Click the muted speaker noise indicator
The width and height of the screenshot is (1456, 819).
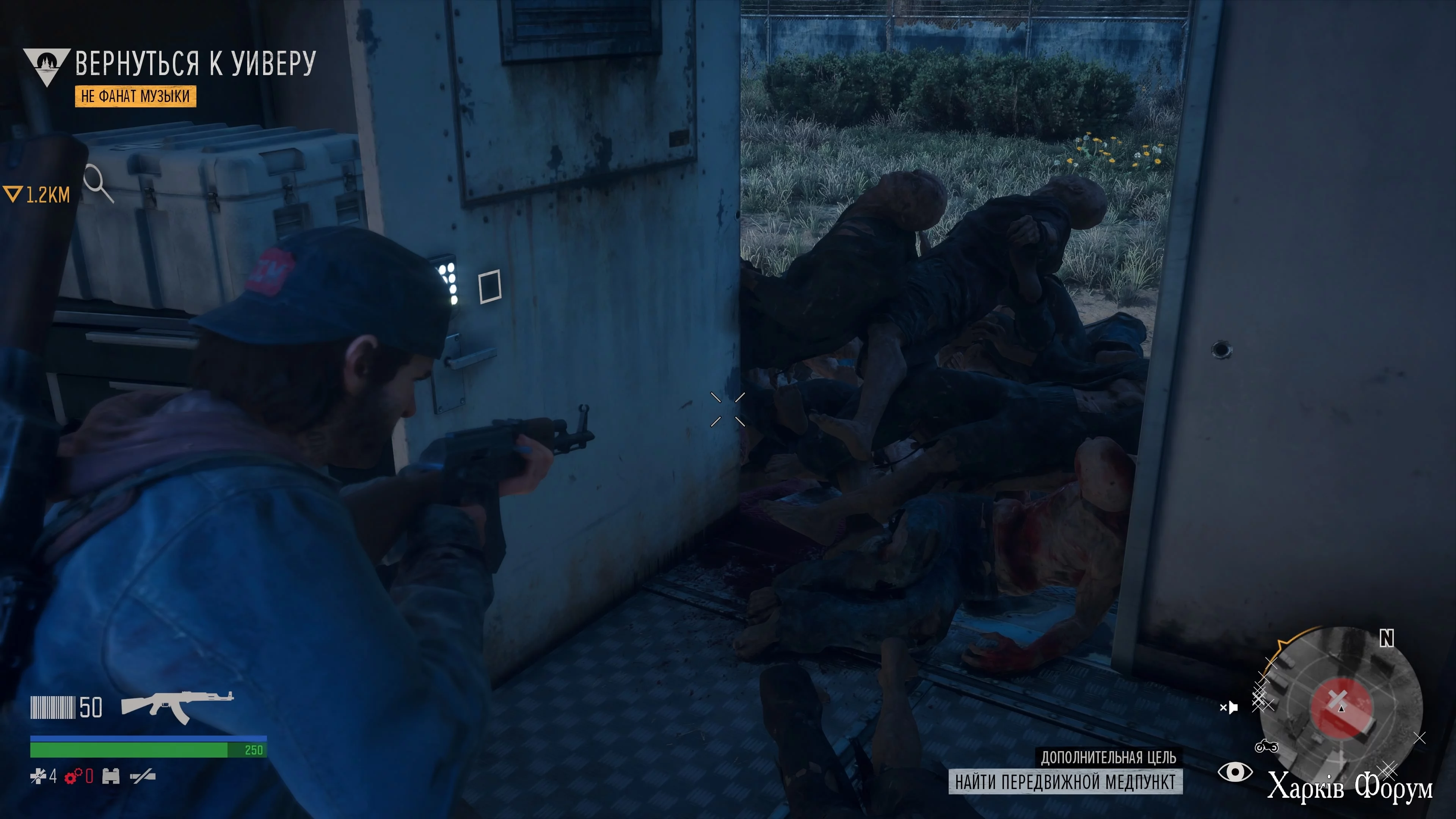pyautogui.click(x=1229, y=707)
